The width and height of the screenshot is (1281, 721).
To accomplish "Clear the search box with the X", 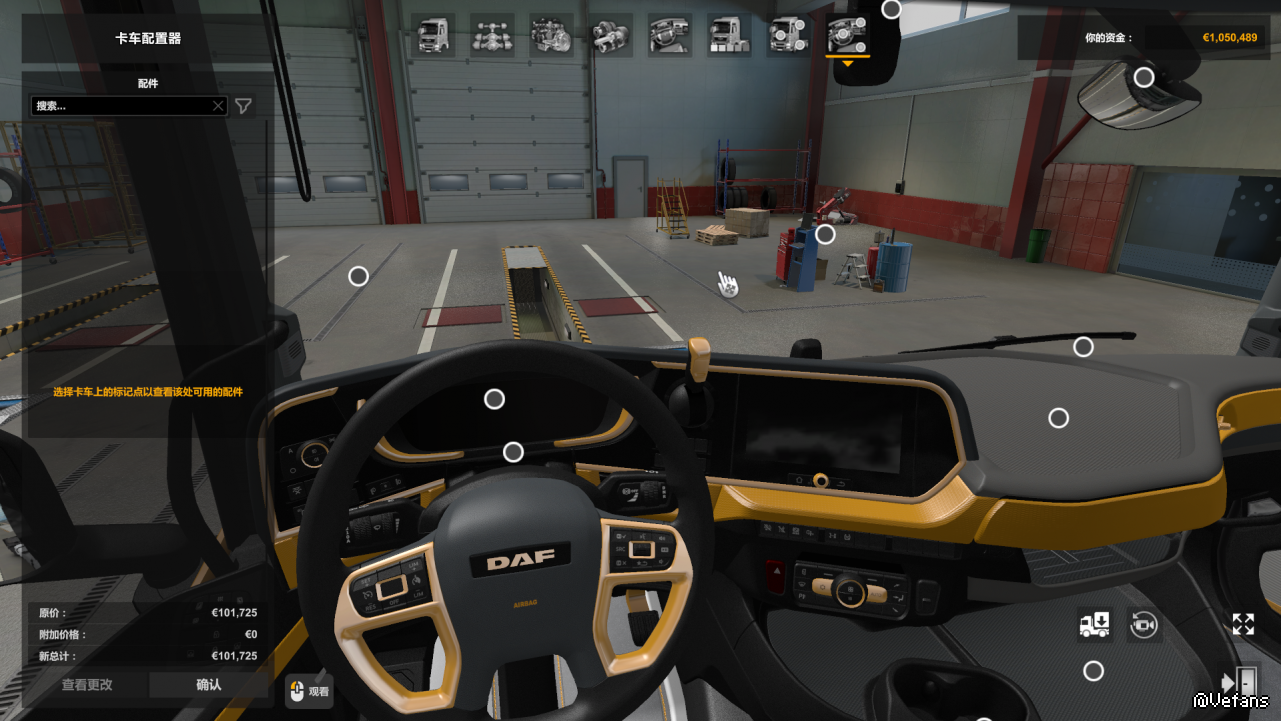I will coord(218,106).
